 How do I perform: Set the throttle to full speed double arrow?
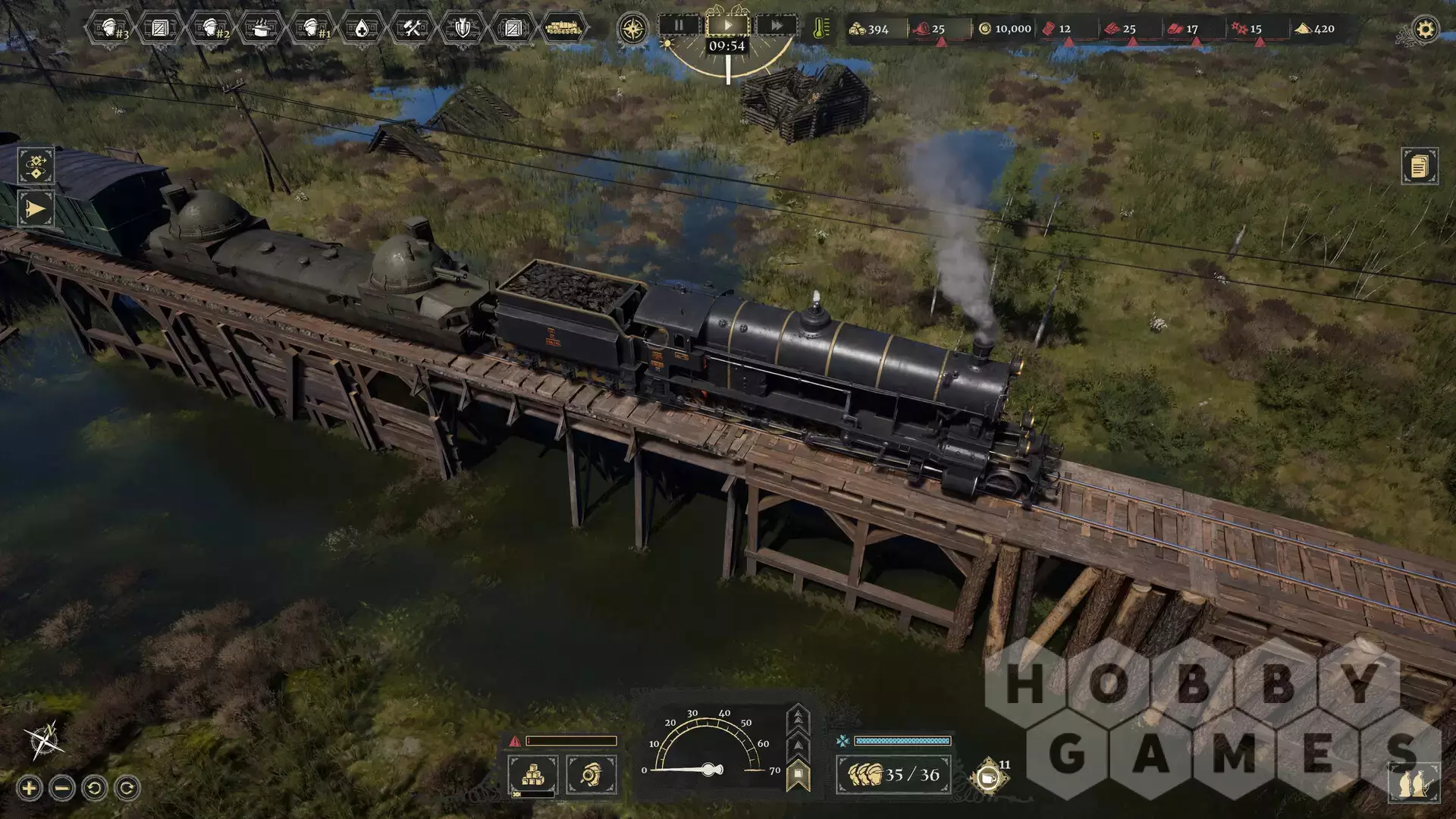pos(799,717)
